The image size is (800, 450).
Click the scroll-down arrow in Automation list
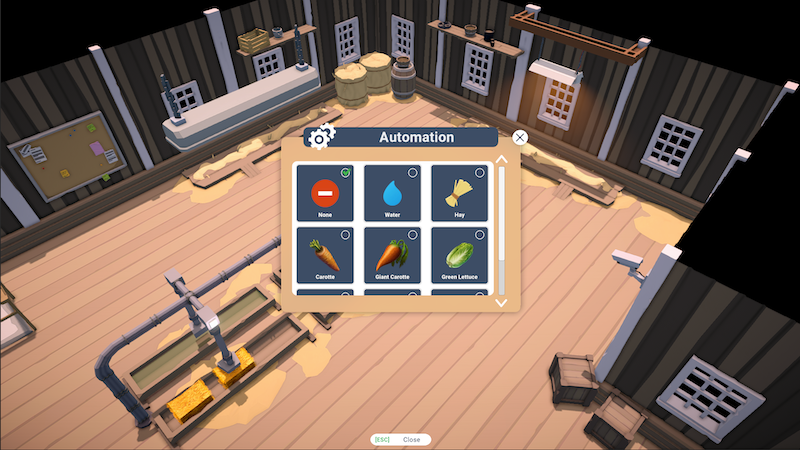(502, 302)
